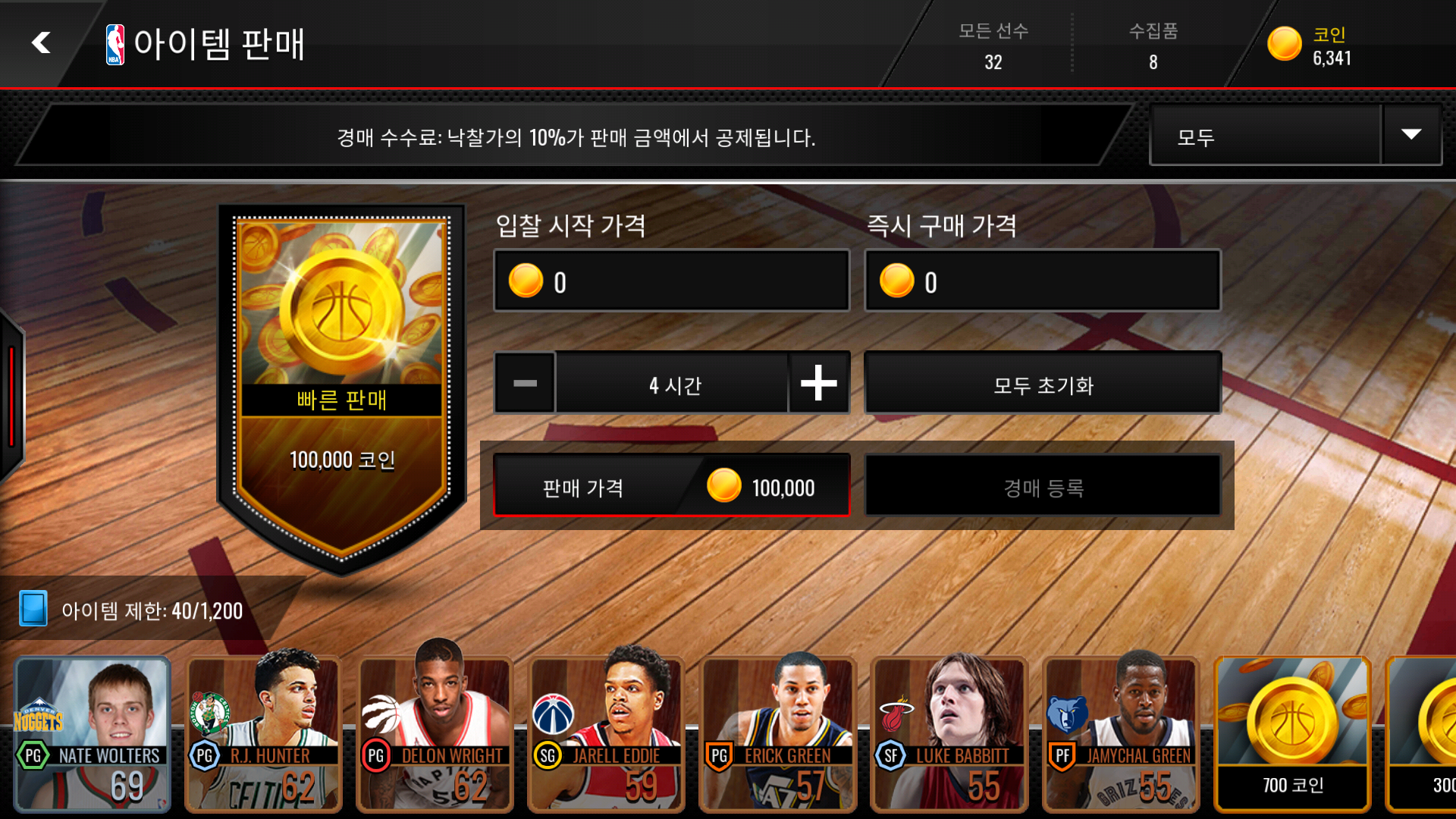The width and height of the screenshot is (1456, 819).
Task: Increase auction duration with the plus stepper
Action: click(818, 383)
